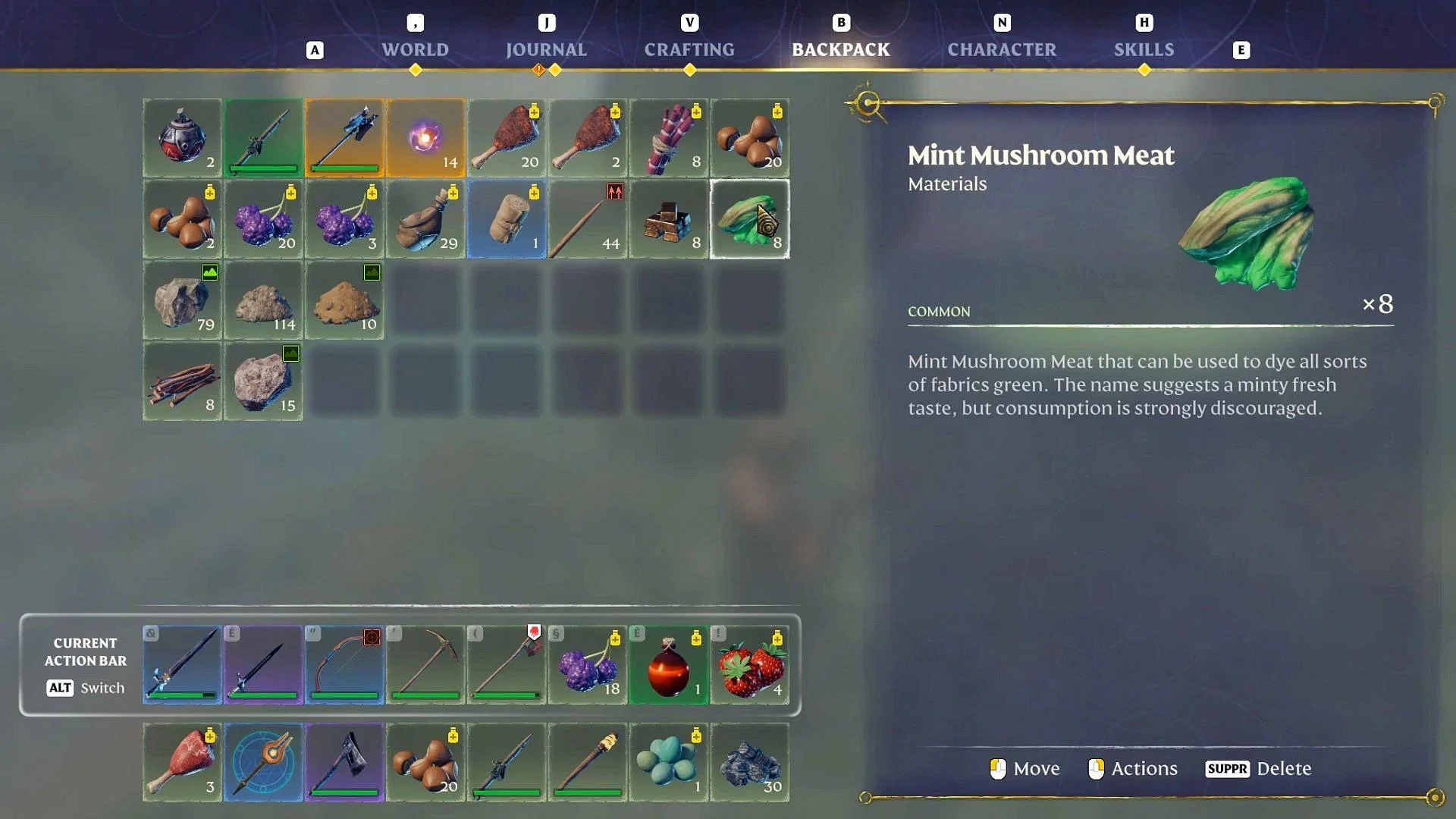The height and width of the screenshot is (819, 1456).
Task: Select the stone stack of 114
Action: (263, 300)
